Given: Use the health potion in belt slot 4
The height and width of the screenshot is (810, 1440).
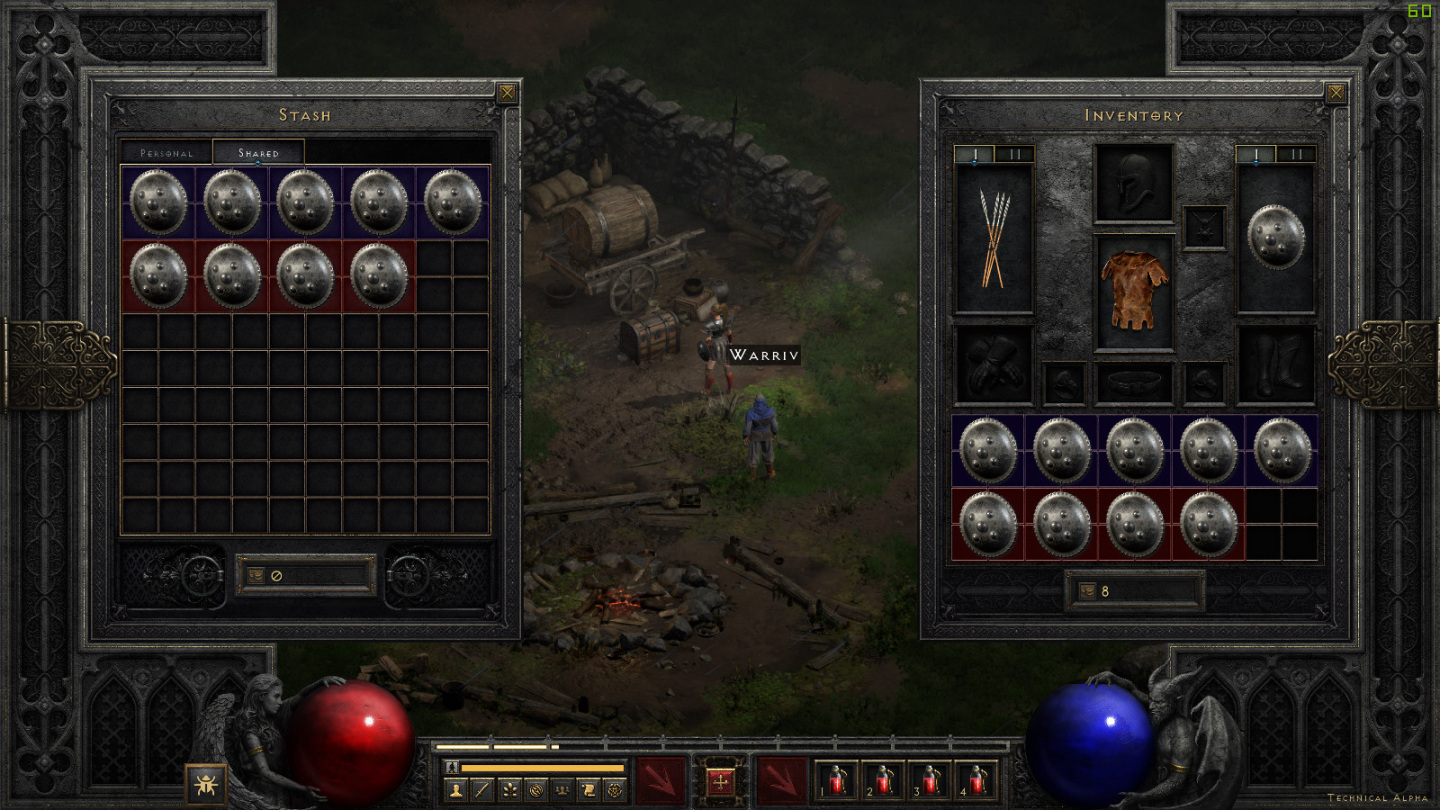Looking at the screenshot, I should click(976, 780).
